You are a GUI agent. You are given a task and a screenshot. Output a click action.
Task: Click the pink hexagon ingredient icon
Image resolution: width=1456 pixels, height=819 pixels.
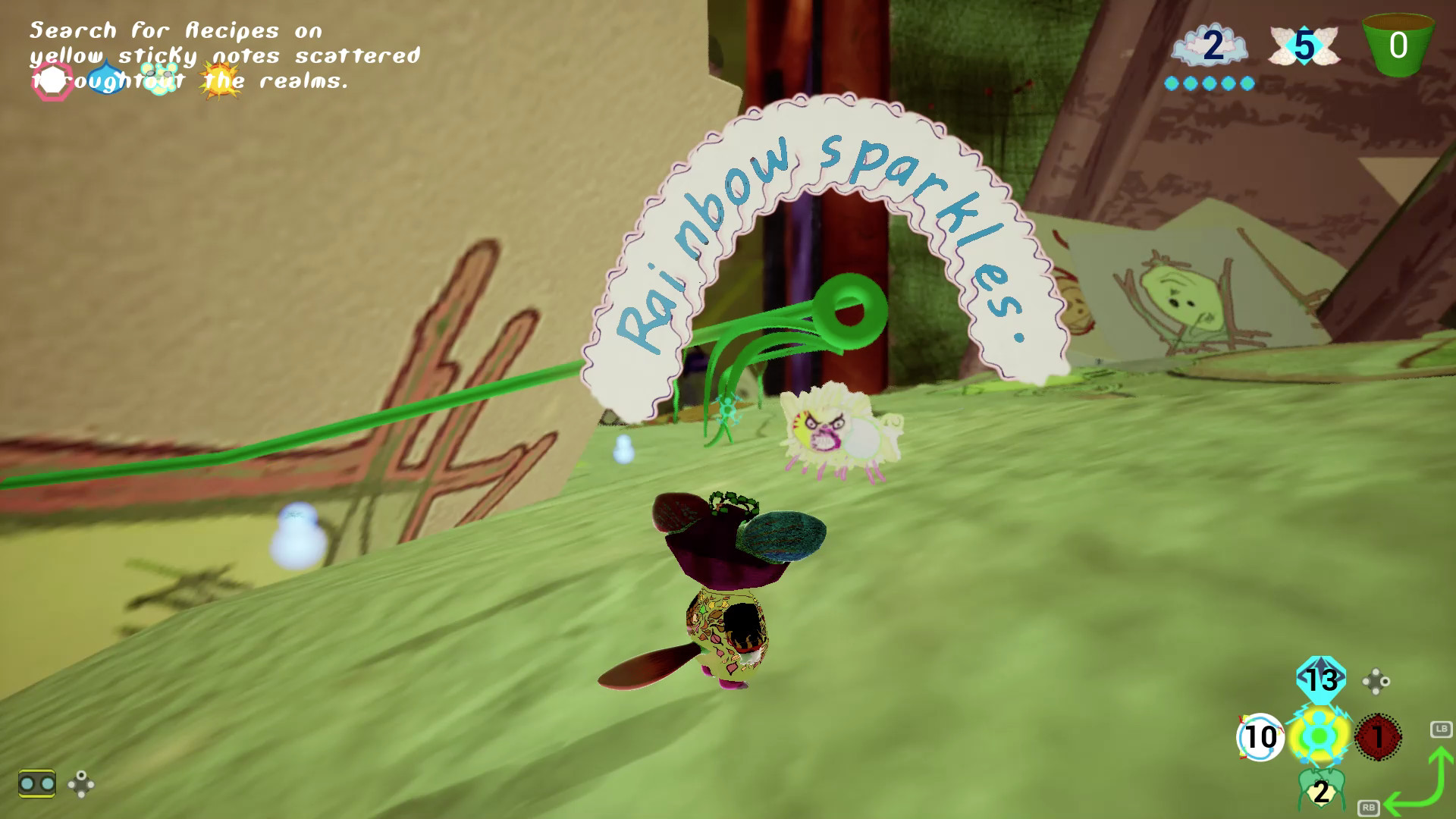pyautogui.click(x=52, y=80)
